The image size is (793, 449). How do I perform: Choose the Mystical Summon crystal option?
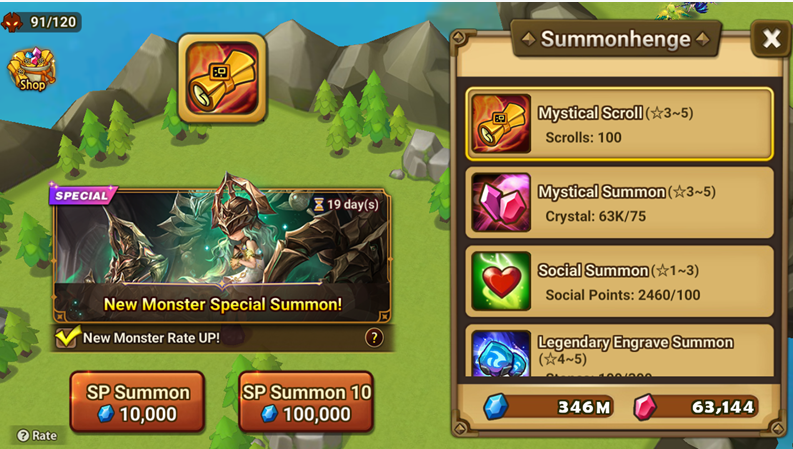(619, 202)
